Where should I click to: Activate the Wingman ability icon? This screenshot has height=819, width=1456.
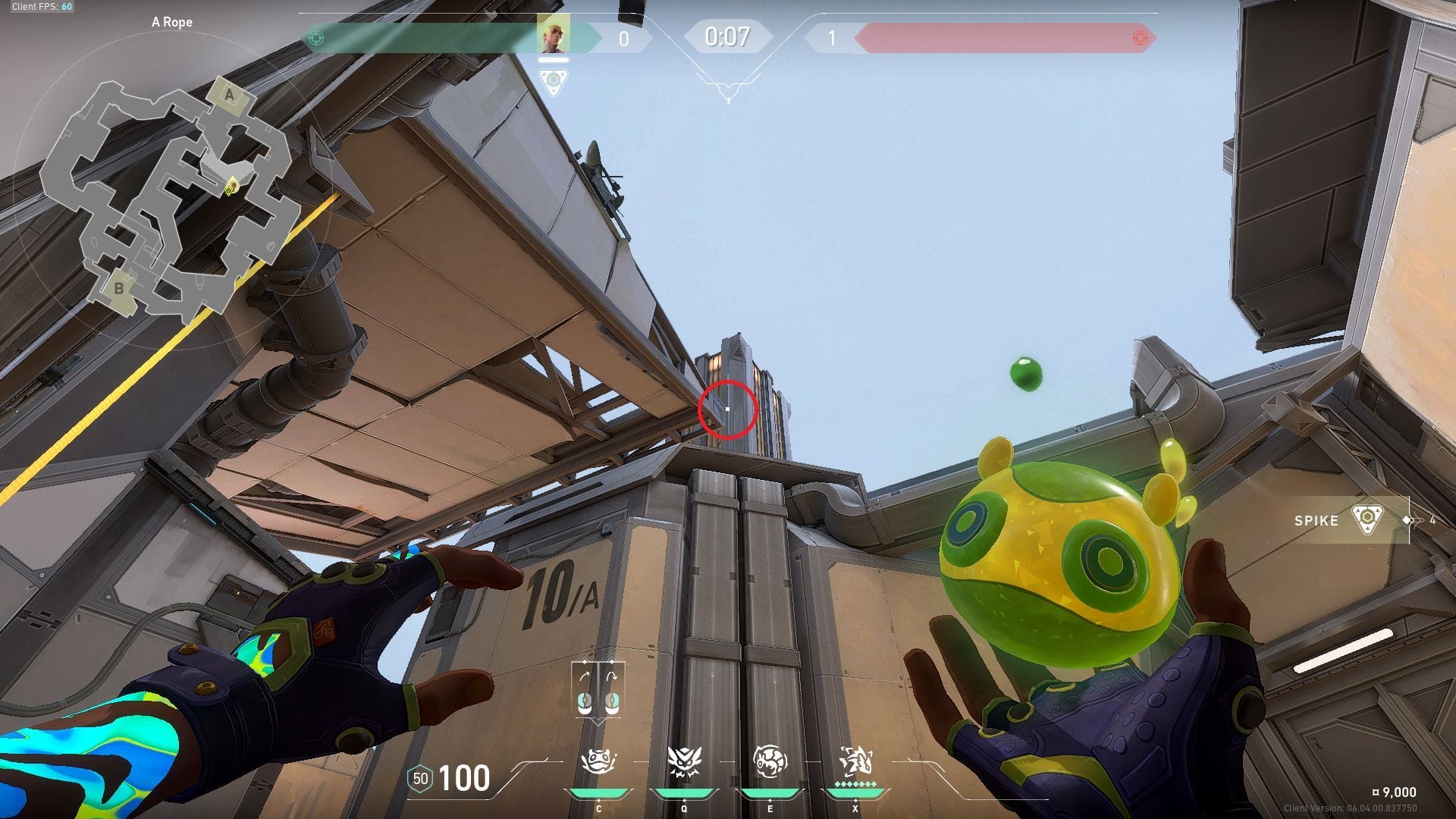click(683, 761)
